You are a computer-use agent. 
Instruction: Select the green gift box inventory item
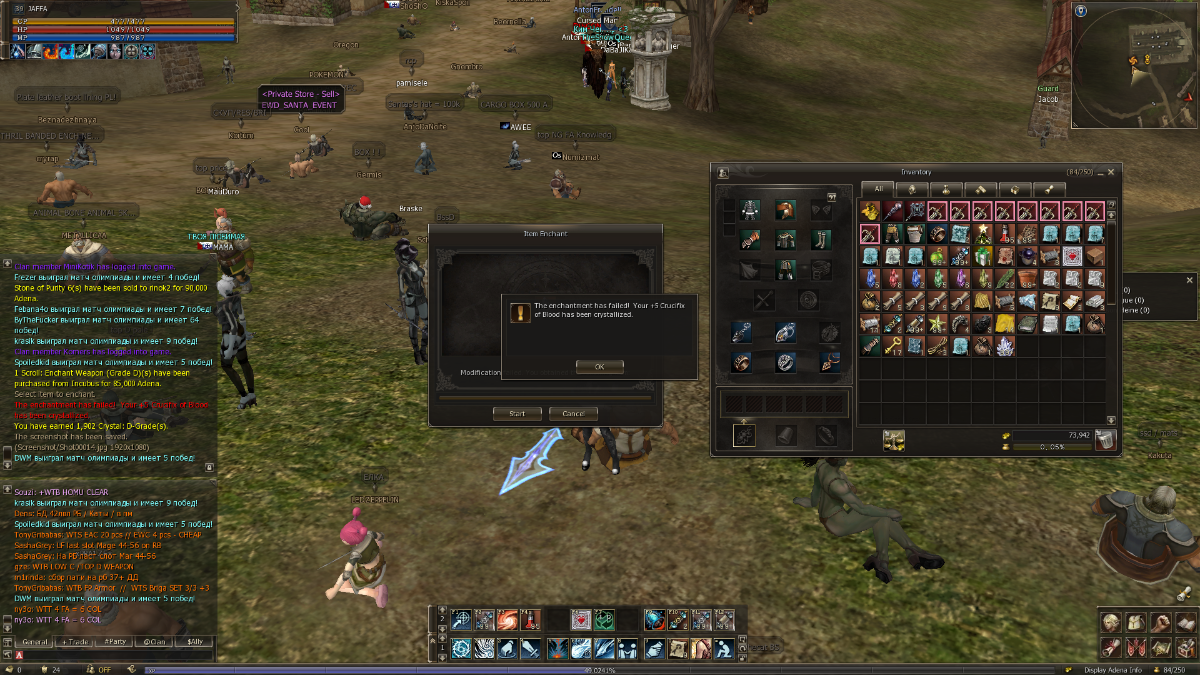coord(980,256)
